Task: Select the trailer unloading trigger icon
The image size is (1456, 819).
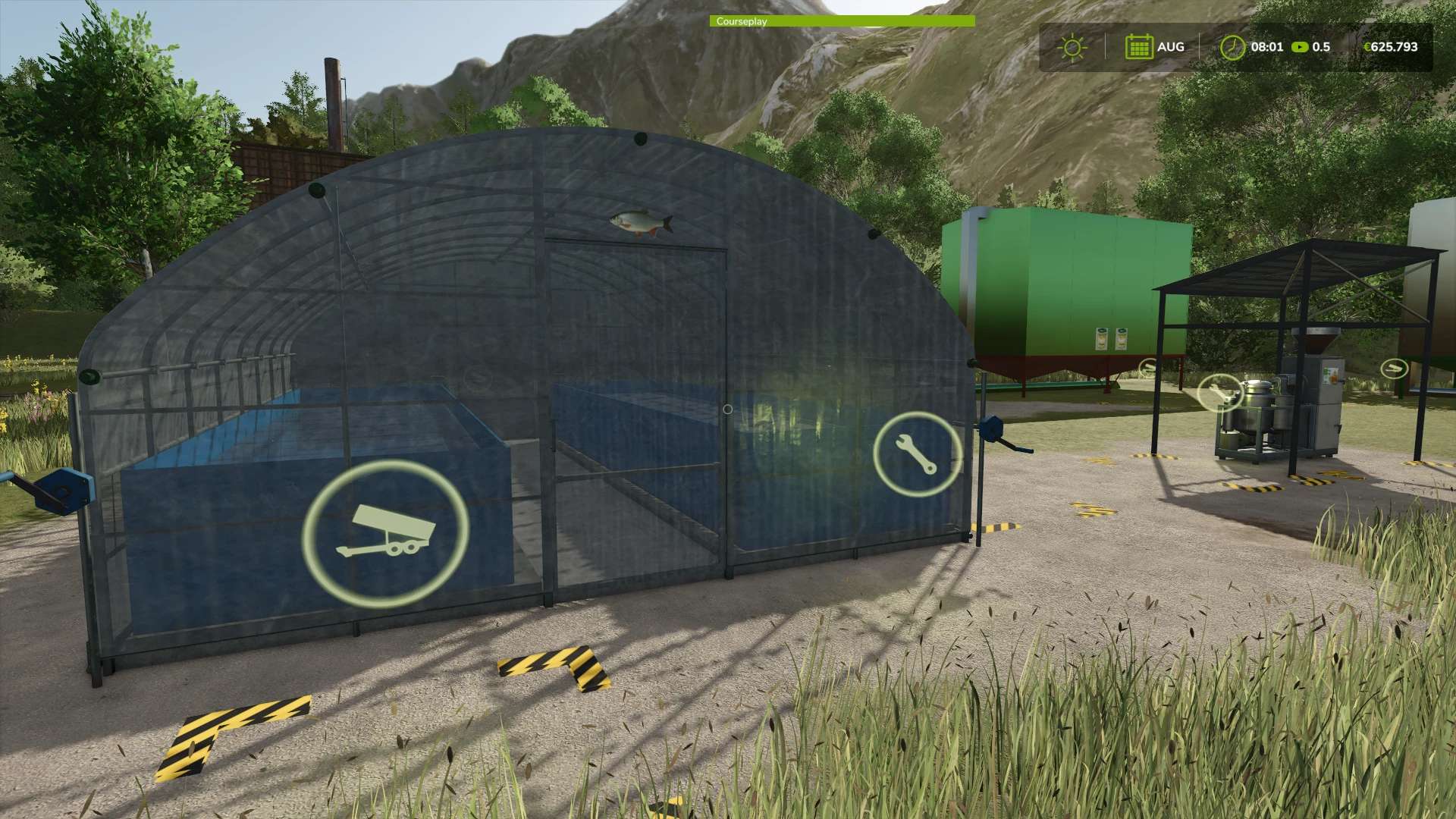Action: (x=385, y=534)
